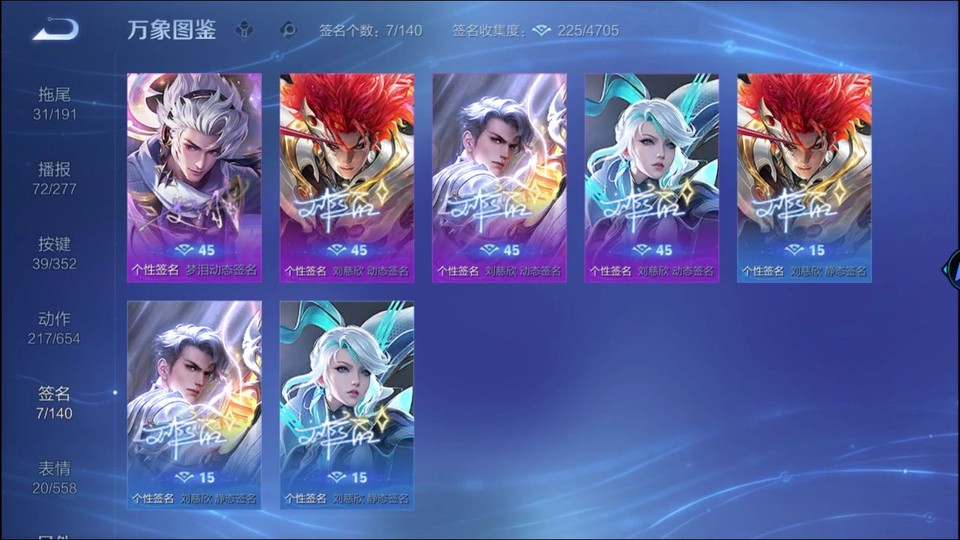Image resolution: width=960 pixels, height=540 pixels.
Task: Select the 梦泪动态签名 signature card
Action: (194, 177)
